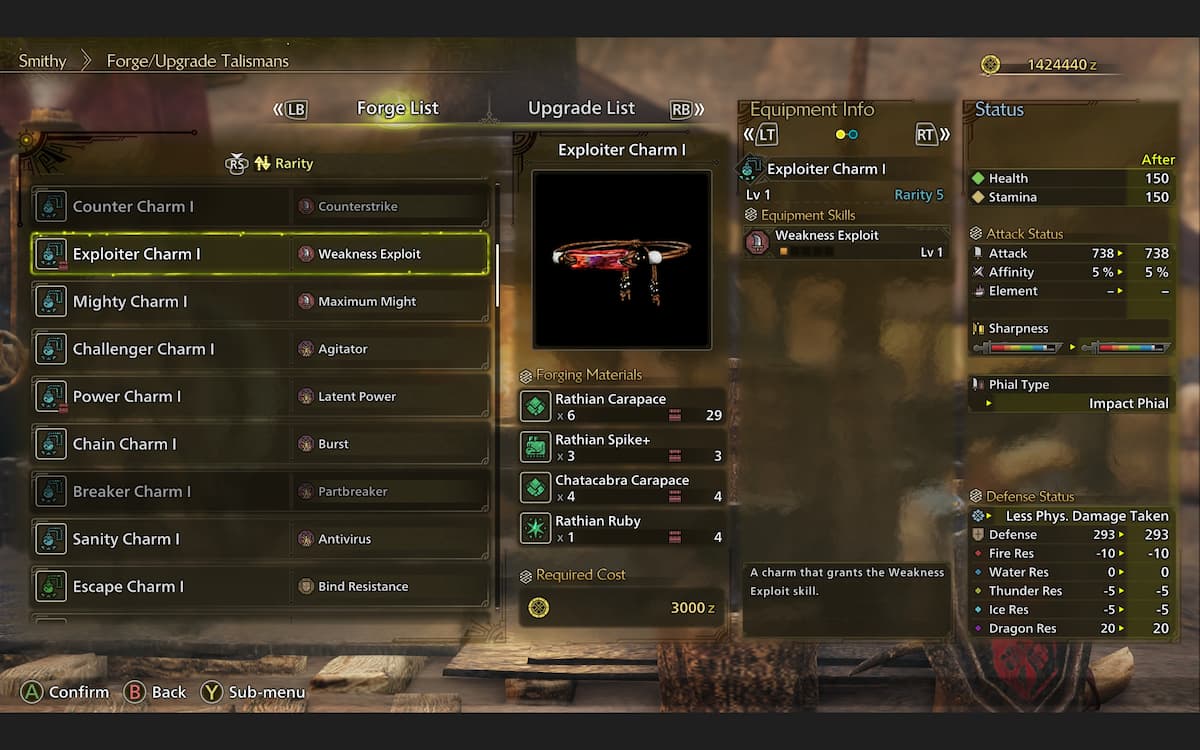Choose the Exploiter Charm I row
The width and height of the screenshot is (1200, 750).
(260, 254)
